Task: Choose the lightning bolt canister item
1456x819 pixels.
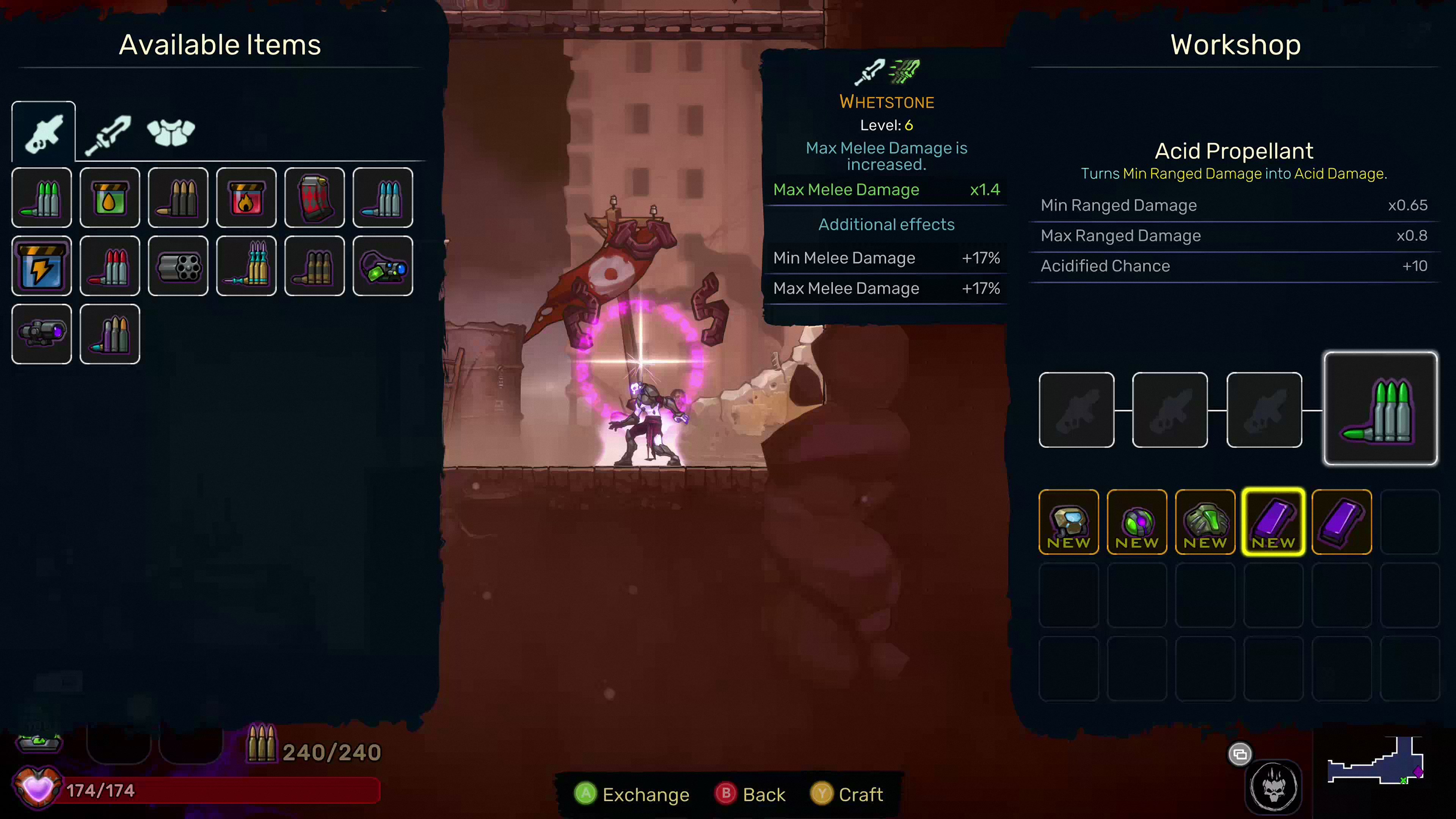Action: 42,266
